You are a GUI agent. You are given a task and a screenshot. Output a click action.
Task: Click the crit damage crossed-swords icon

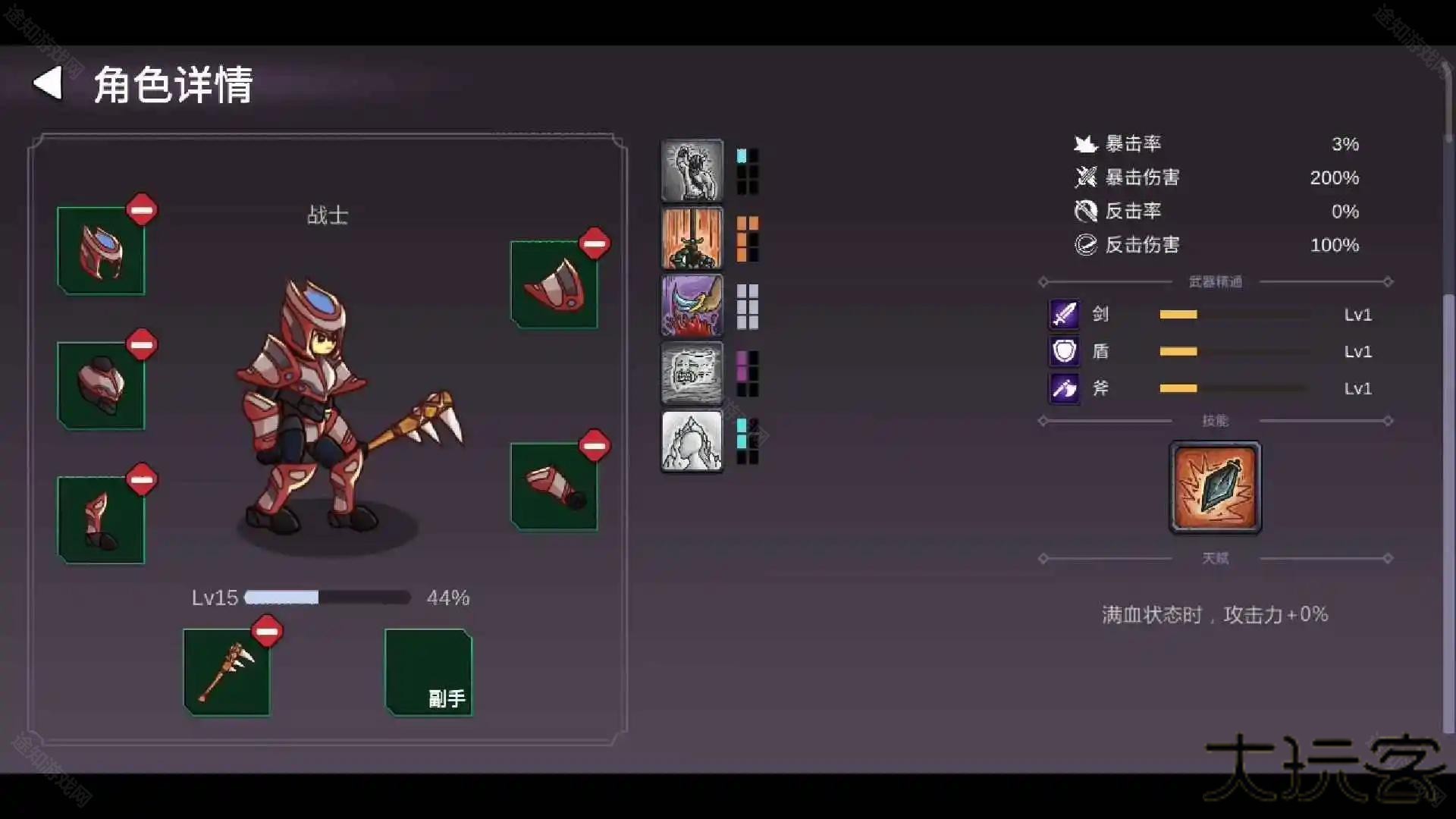(x=1087, y=177)
